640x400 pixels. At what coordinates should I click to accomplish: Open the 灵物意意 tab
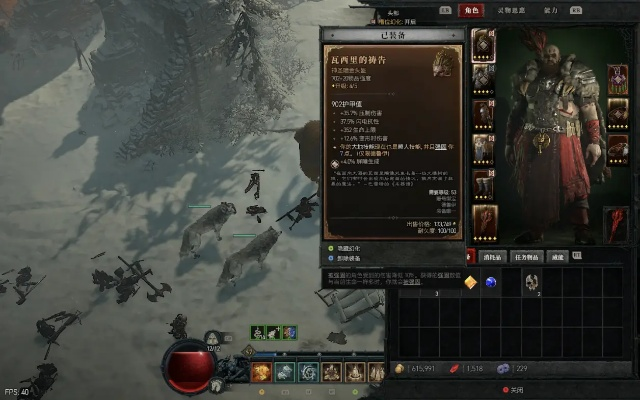pos(512,10)
